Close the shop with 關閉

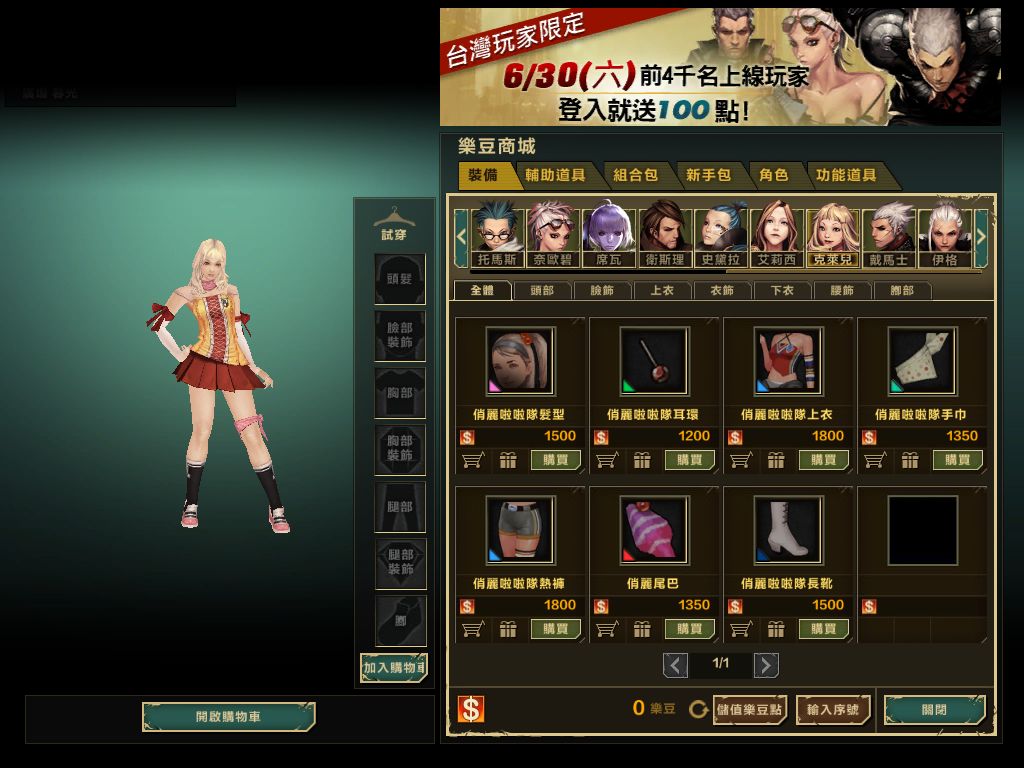coord(934,710)
